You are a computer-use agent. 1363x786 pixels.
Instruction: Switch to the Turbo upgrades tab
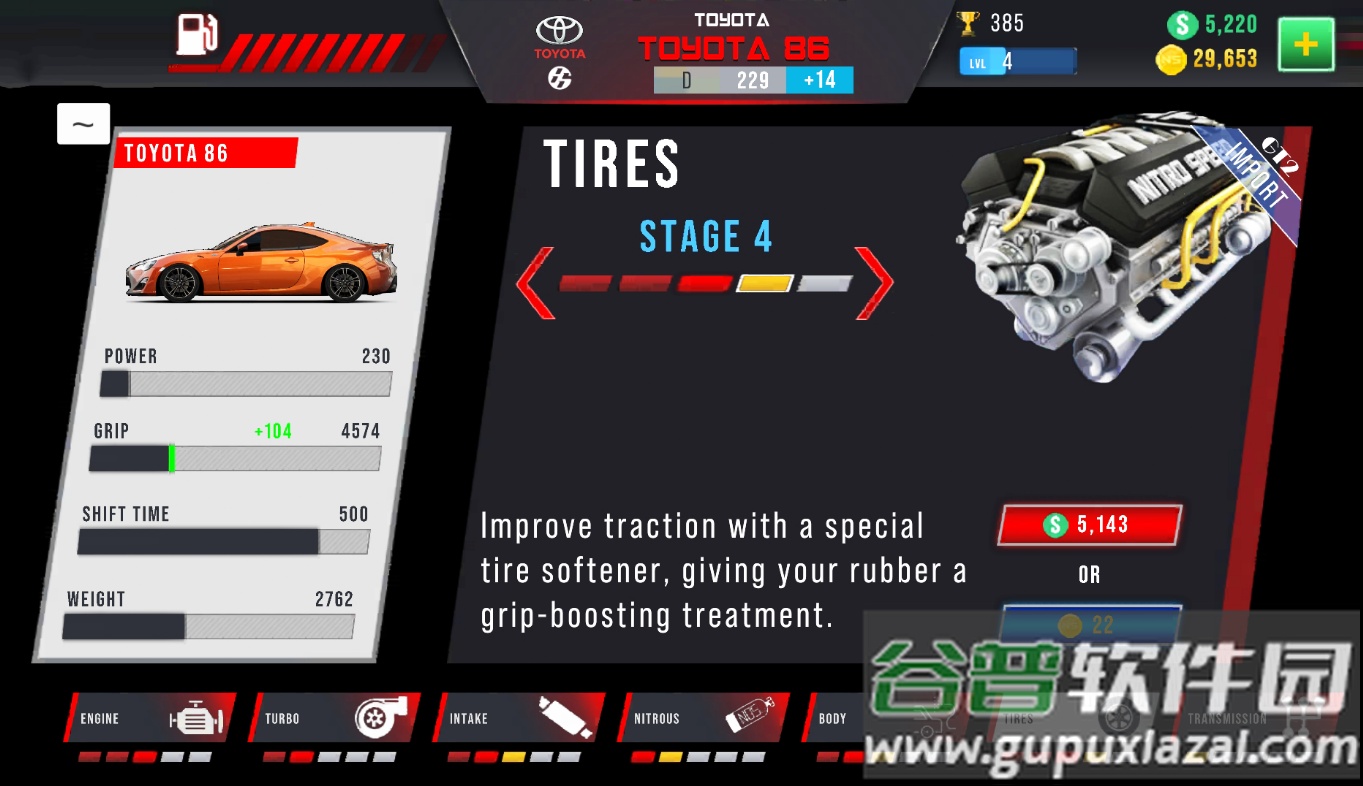pyautogui.click(x=335, y=718)
